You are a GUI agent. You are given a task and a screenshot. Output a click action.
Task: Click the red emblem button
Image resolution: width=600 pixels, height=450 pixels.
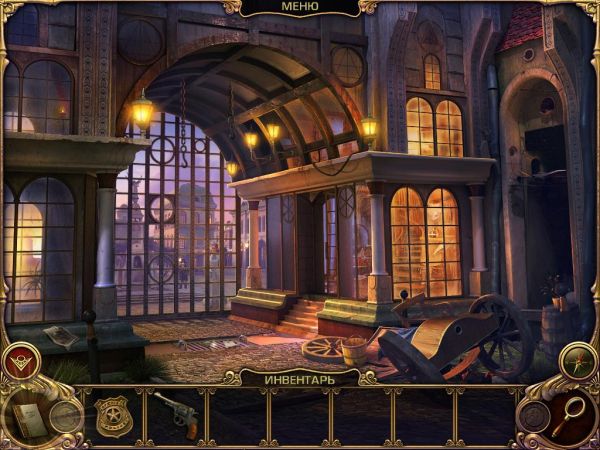click(21, 361)
